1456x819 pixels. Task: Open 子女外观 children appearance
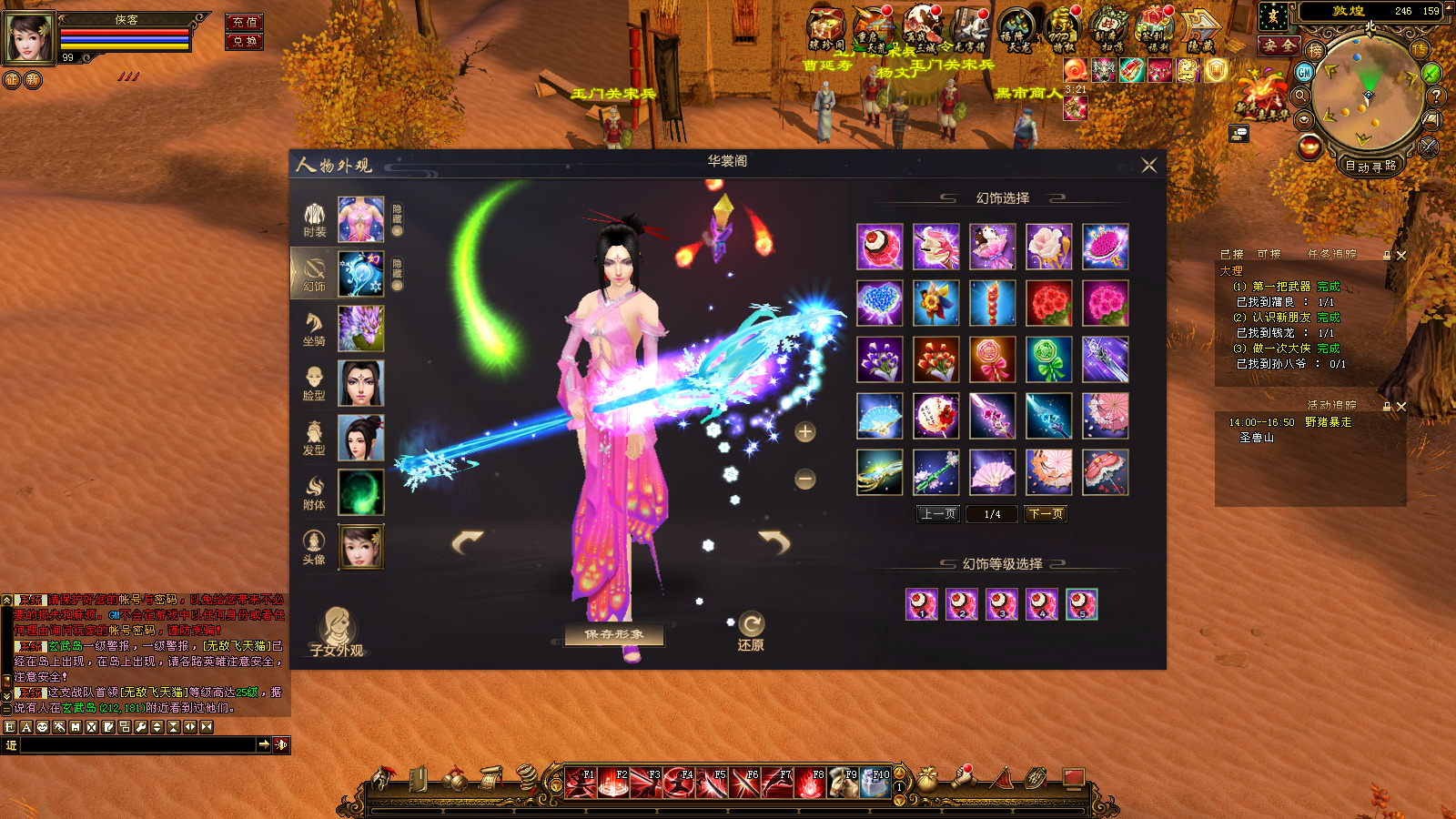point(337,632)
